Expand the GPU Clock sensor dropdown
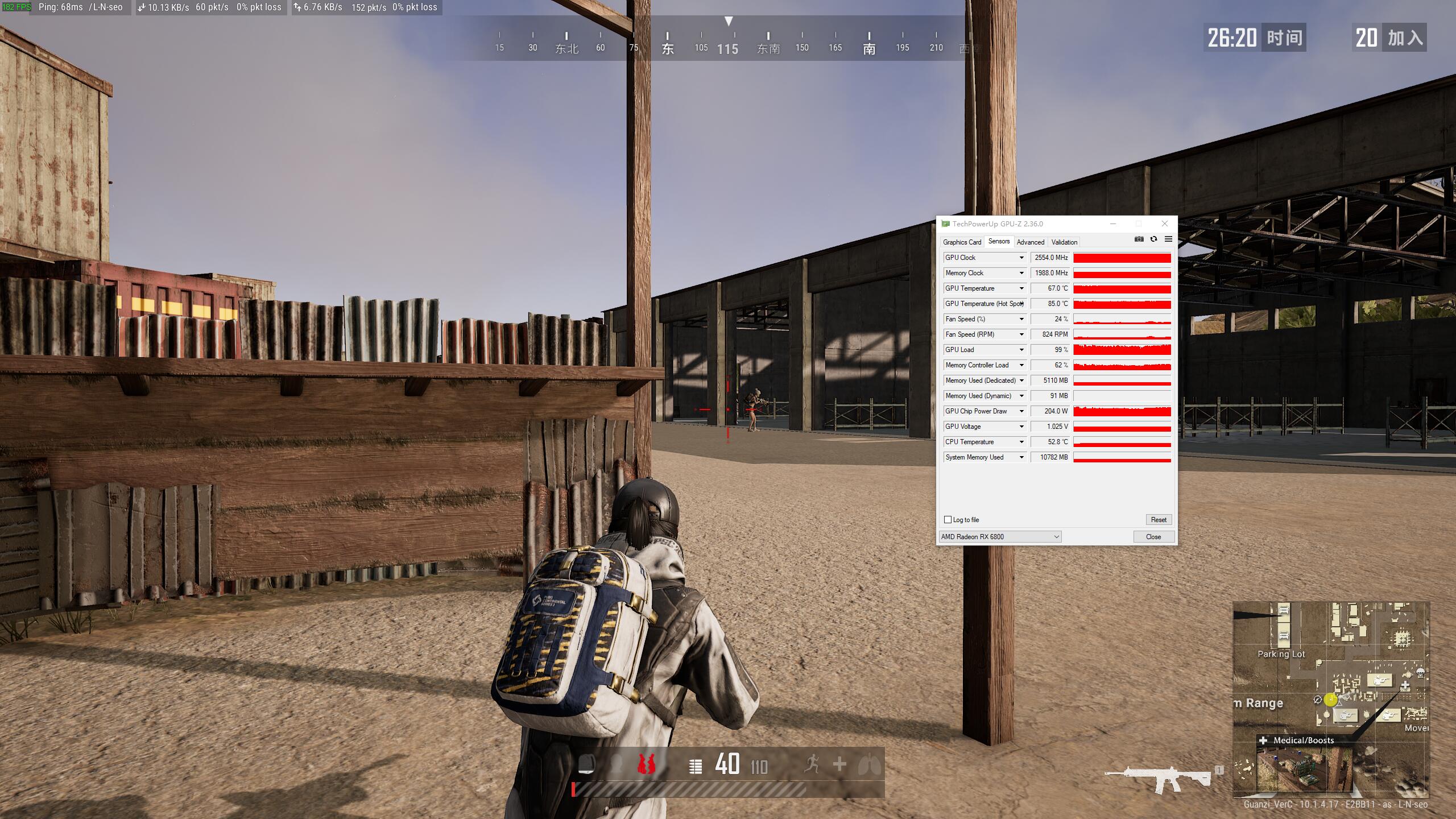The height and width of the screenshot is (819, 1456). [x=1022, y=257]
